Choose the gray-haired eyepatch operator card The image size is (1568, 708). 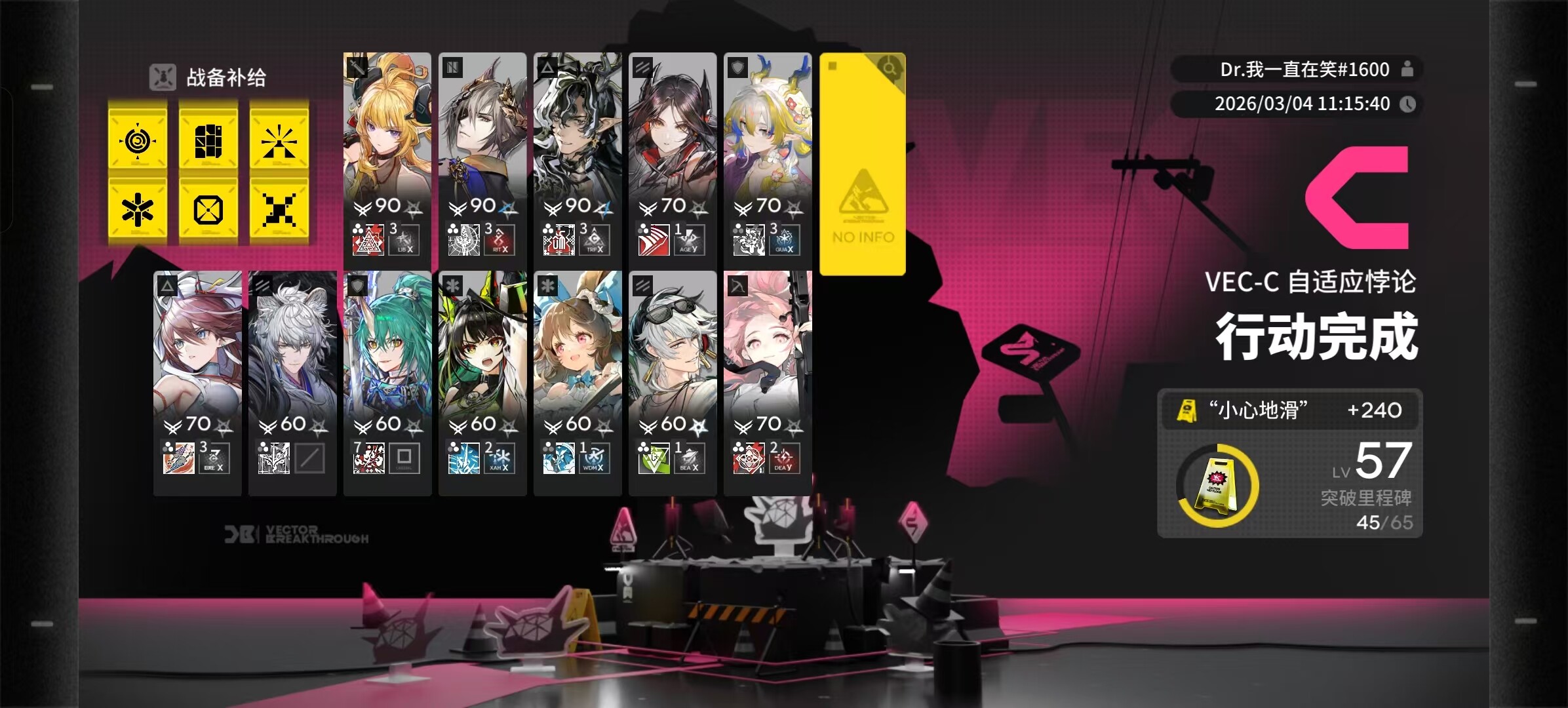coord(482,157)
